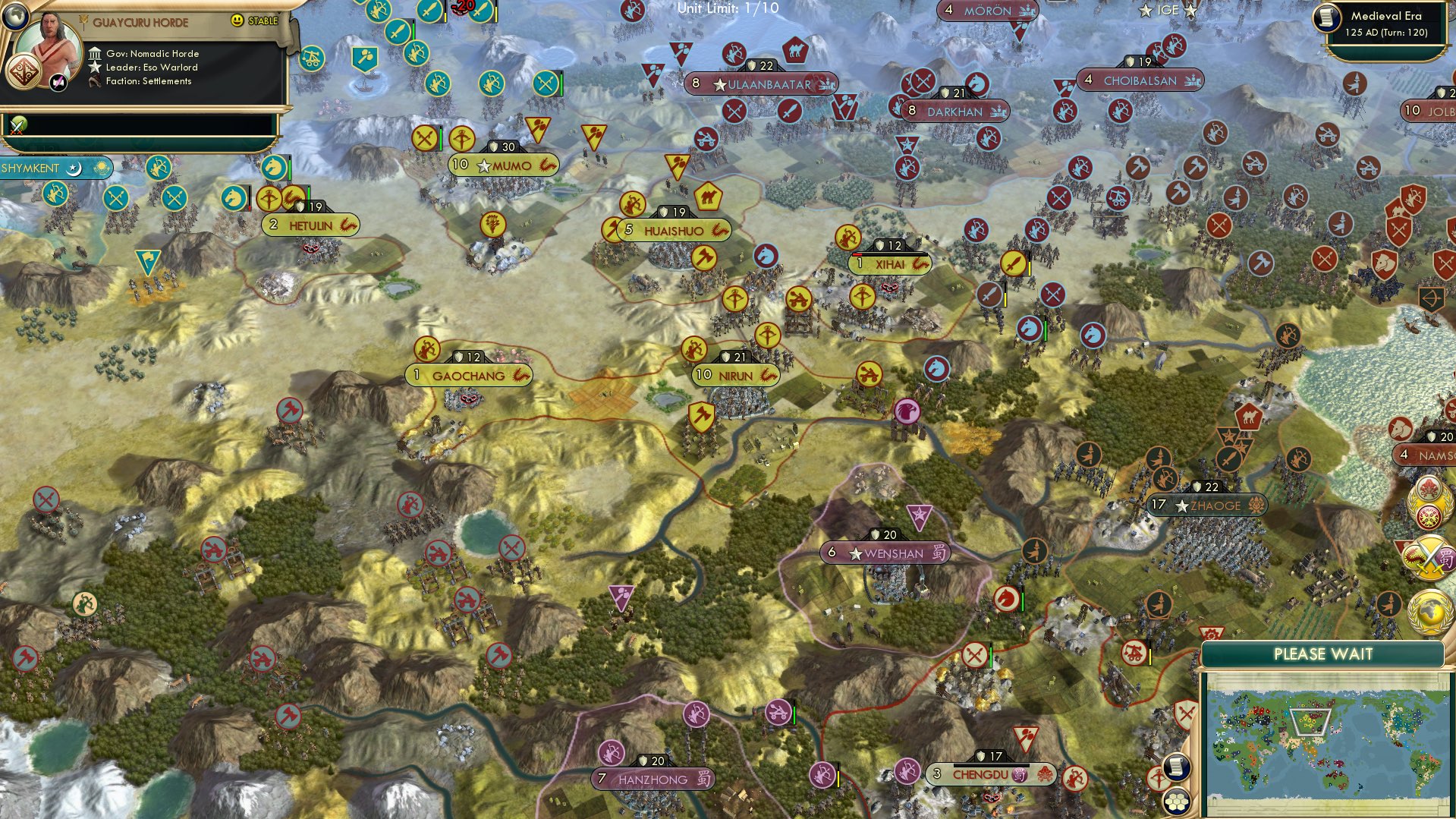Open the crossed-swords military overview medallion
Viewport: 1456px width, 819px height.
[1429, 556]
